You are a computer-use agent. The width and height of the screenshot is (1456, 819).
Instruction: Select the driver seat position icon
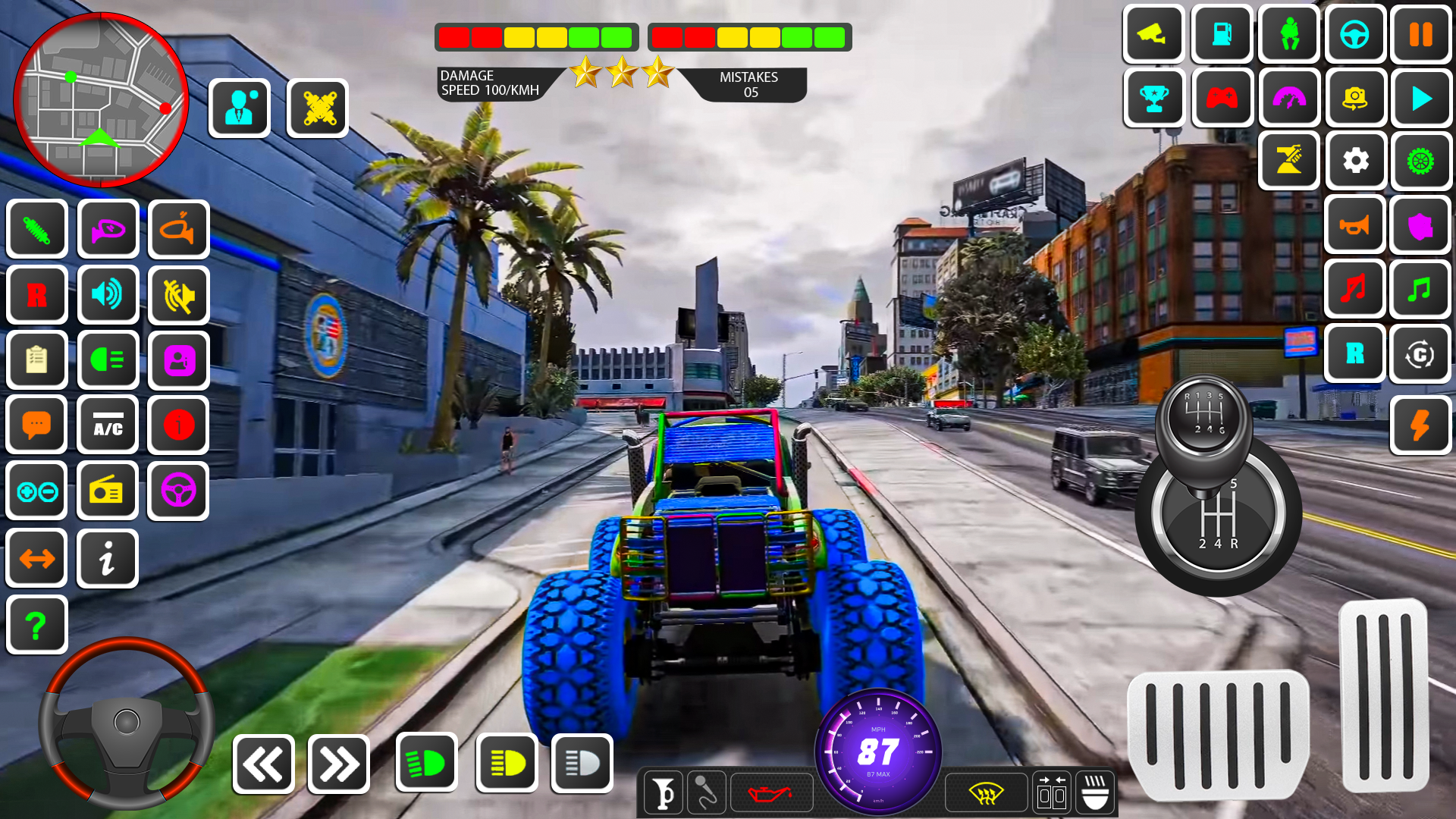tap(1288, 34)
